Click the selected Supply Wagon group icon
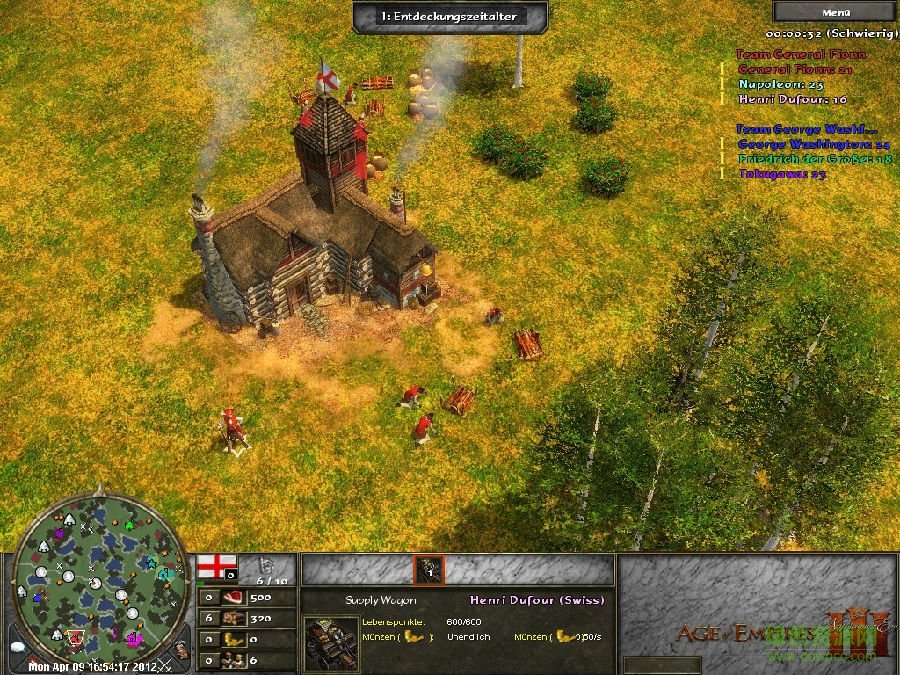The image size is (900, 675). 430,570
